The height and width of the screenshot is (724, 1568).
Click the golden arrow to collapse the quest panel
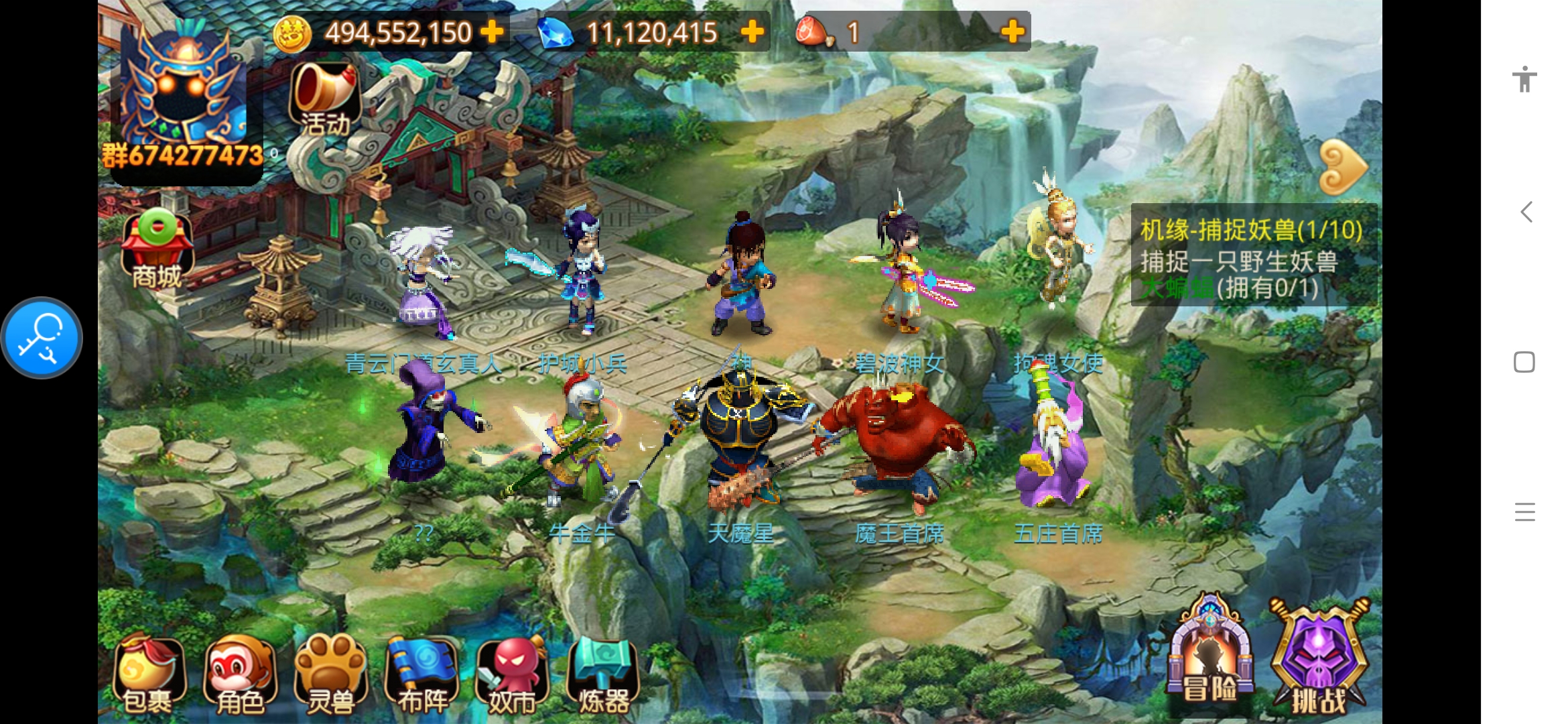[x=1342, y=168]
